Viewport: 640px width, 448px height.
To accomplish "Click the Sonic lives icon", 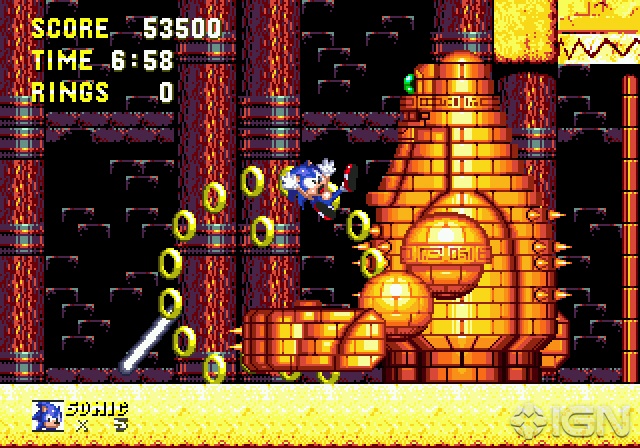I will coord(47,415).
